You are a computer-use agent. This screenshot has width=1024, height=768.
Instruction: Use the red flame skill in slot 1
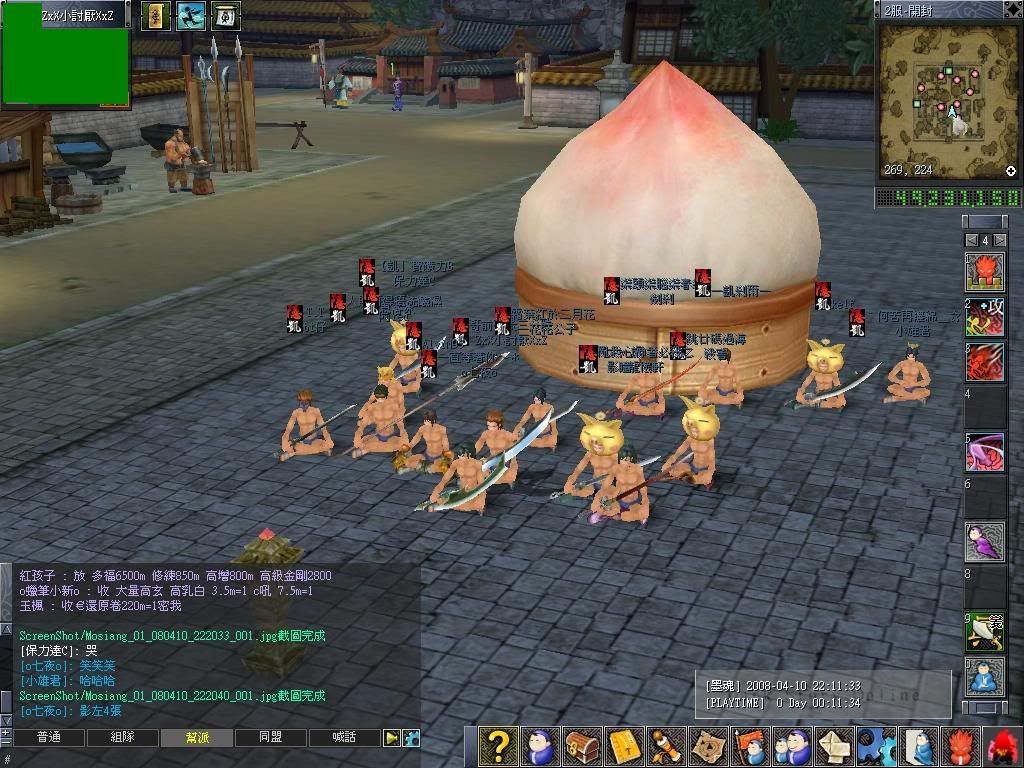tap(985, 272)
